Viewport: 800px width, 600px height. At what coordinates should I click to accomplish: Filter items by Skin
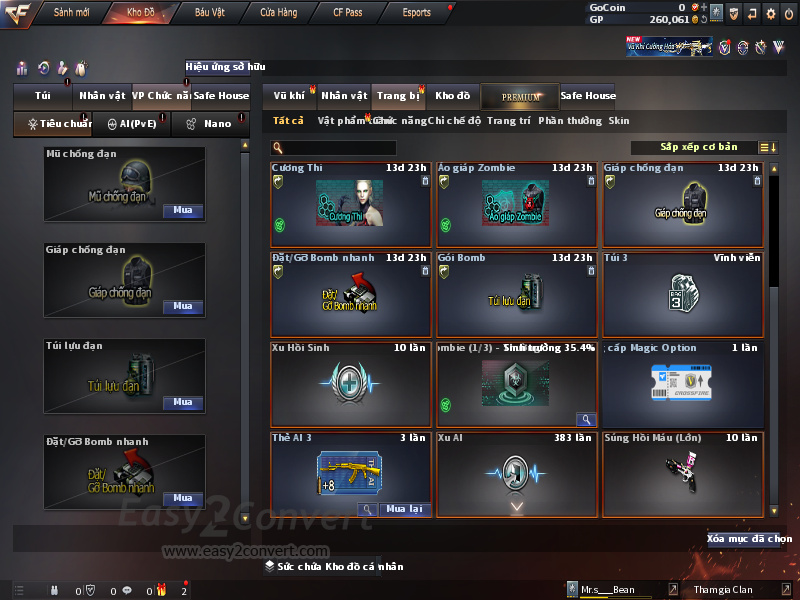619,121
